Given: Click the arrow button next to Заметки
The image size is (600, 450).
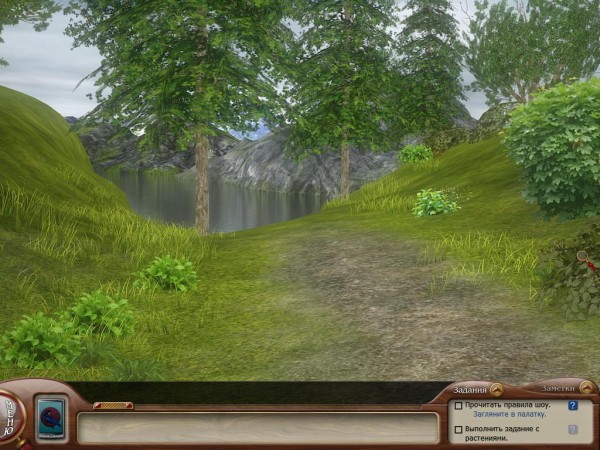Looking at the screenshot, I should click(585, 388).
